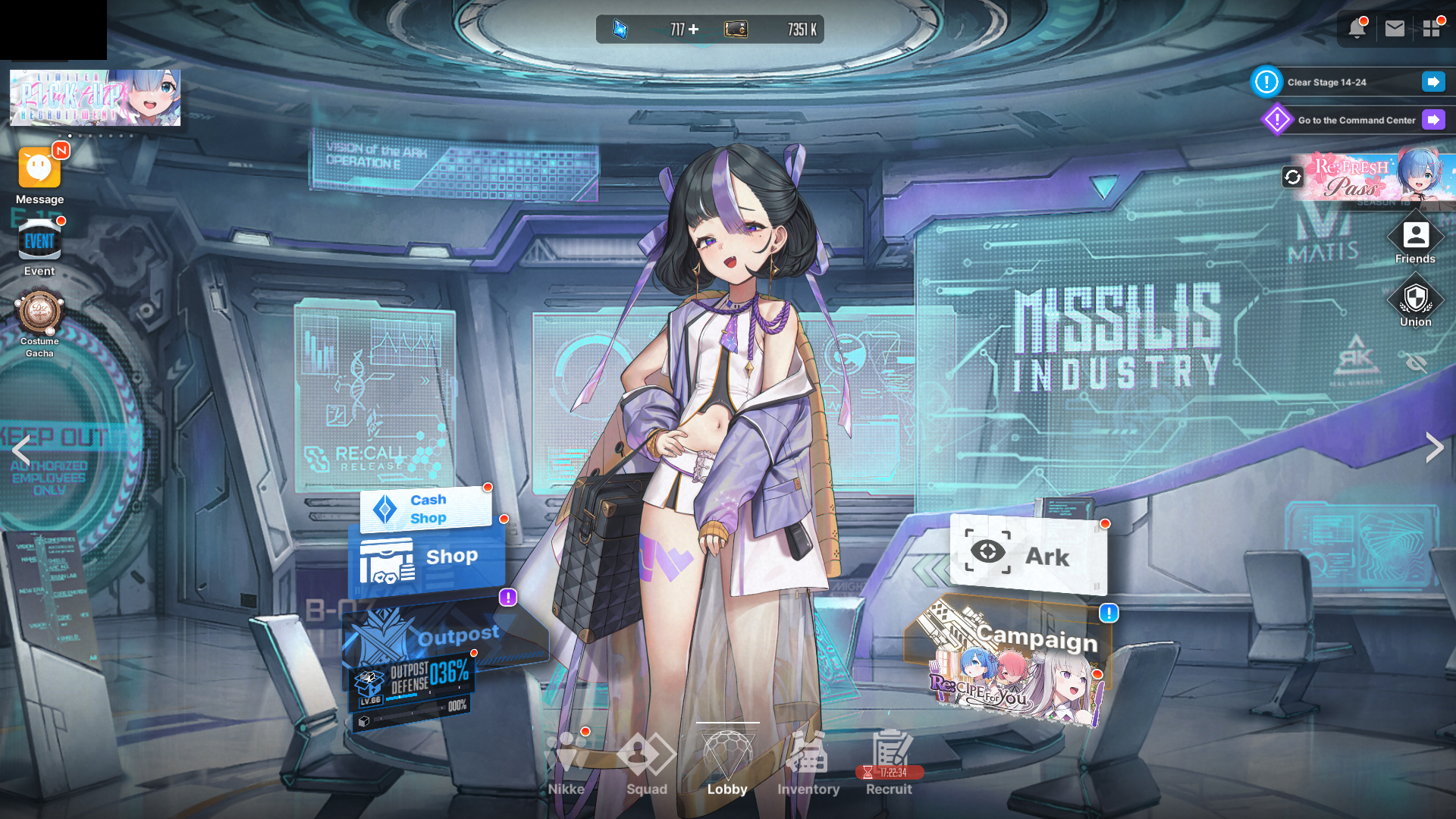
Task: Open the notification bell
Action: 1357,29
